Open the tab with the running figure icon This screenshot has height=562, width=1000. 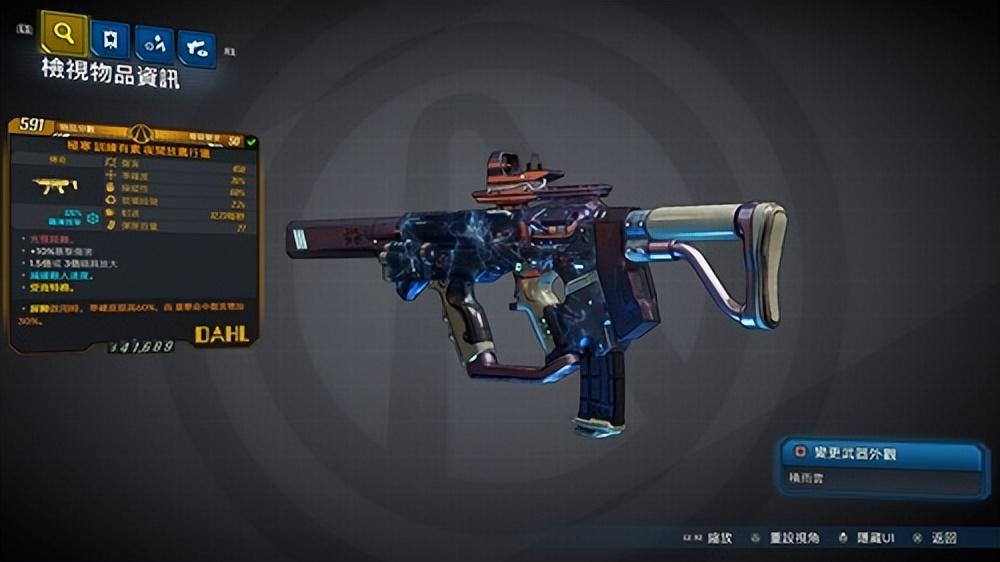[x=154, y=45]
